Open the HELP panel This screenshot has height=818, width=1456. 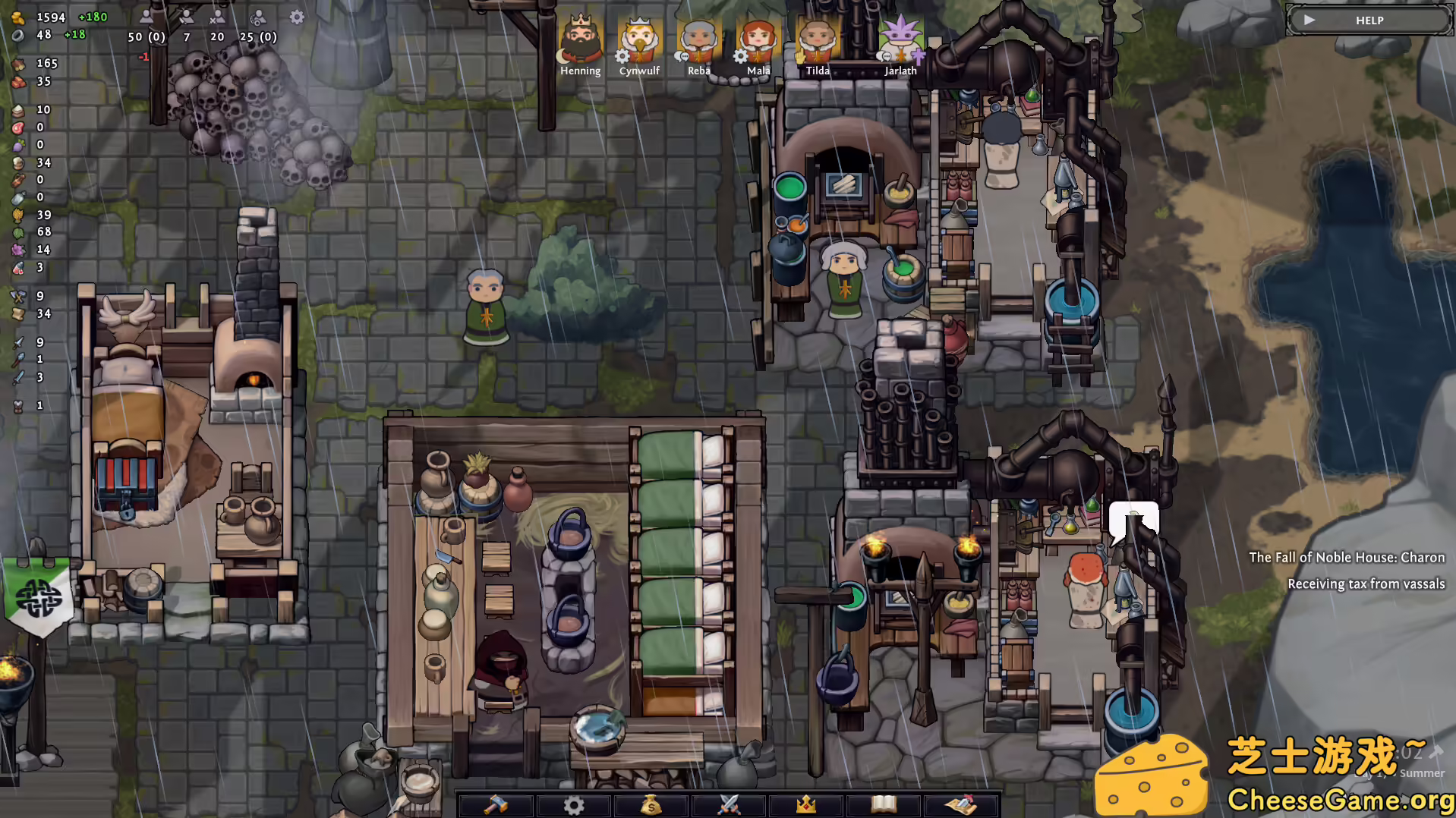pyautogui.click(x=1369, y=20)
